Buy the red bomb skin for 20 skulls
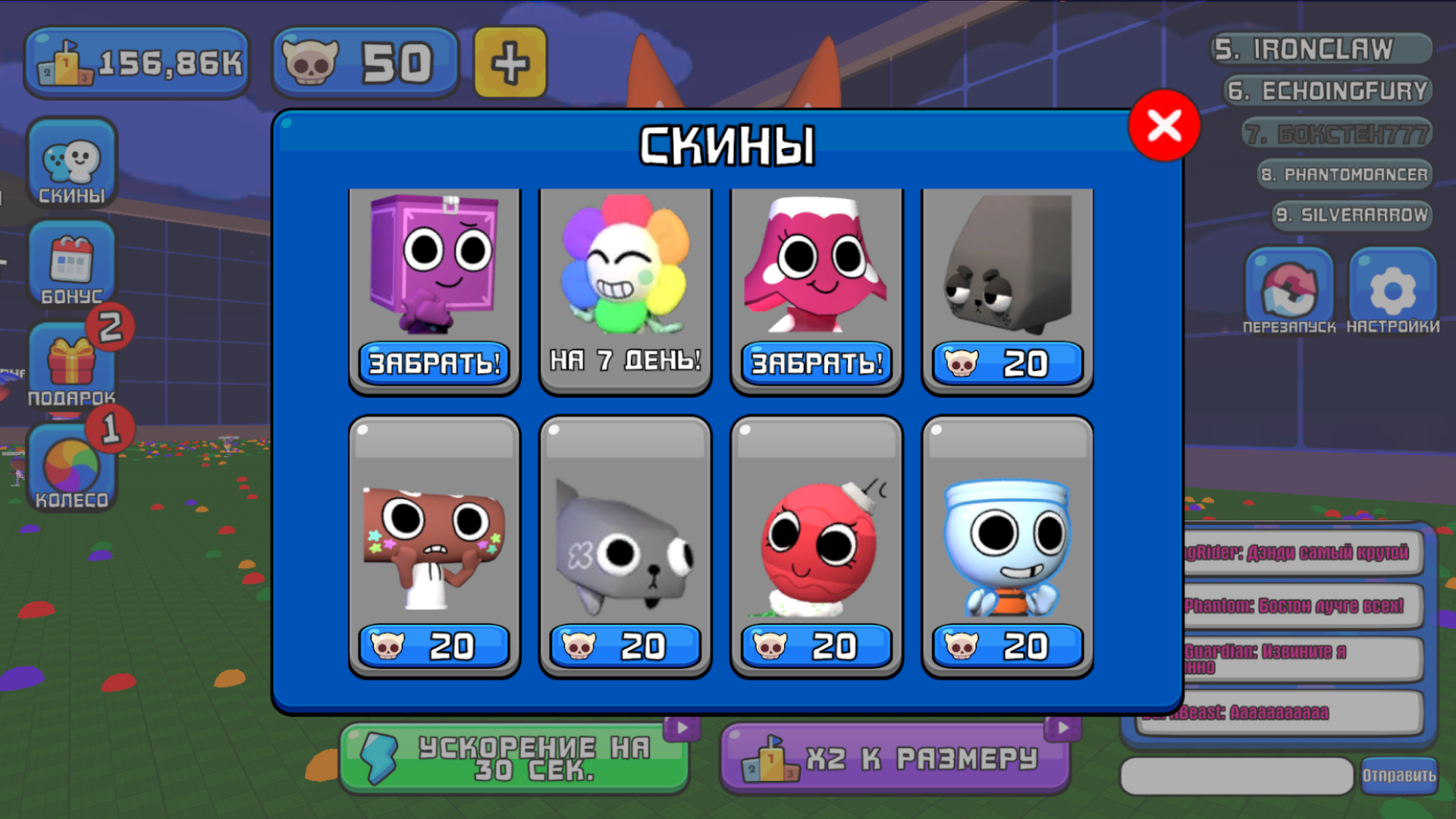The width and height of the screenshot is (1456, 819). point(815,646)
